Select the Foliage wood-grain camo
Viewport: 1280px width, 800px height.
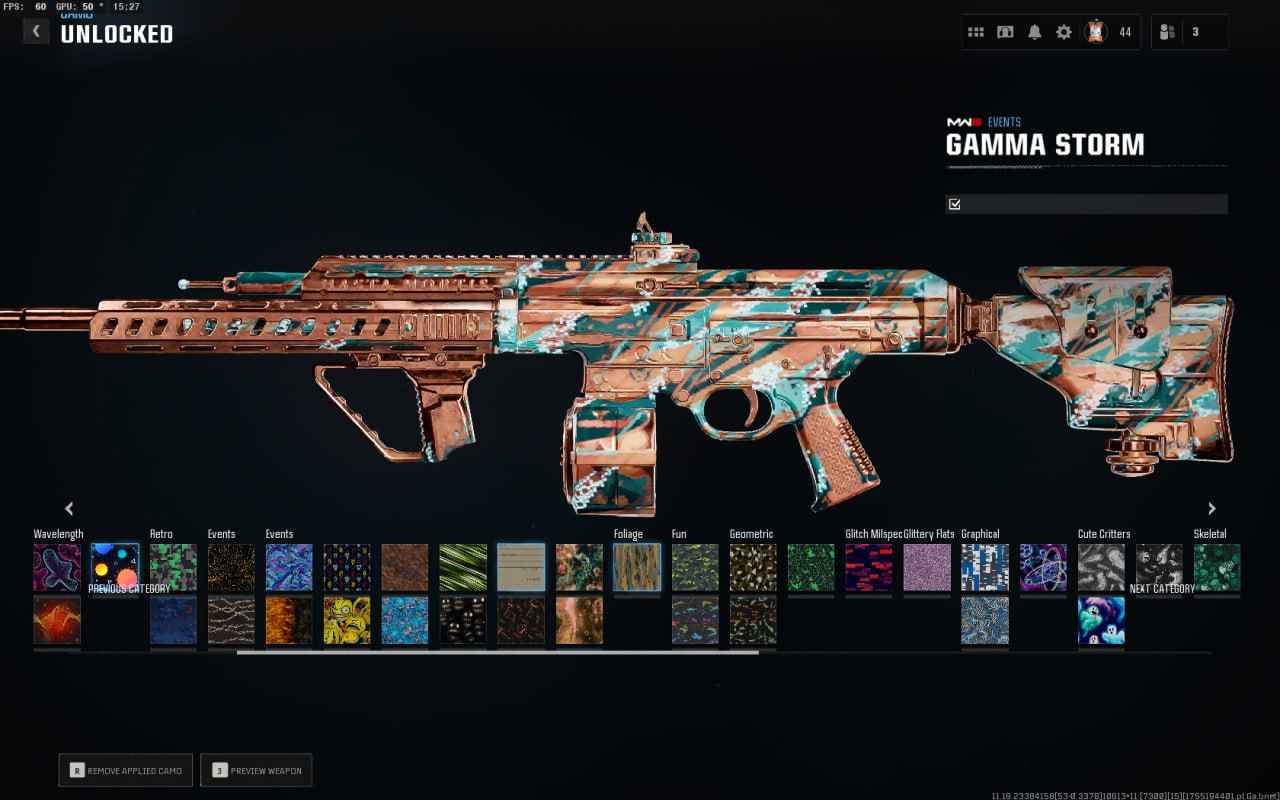click(637, 567)
